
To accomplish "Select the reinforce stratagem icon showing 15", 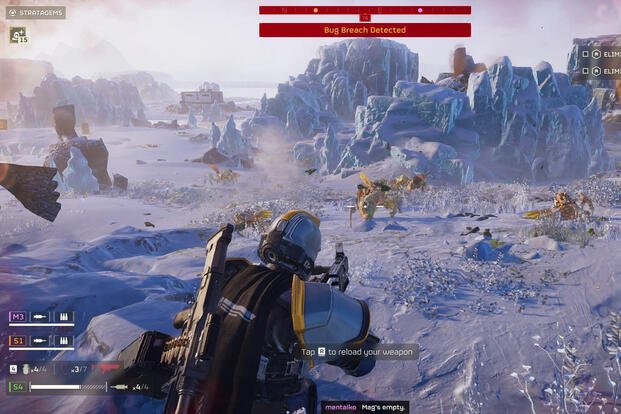I will 17,35.
